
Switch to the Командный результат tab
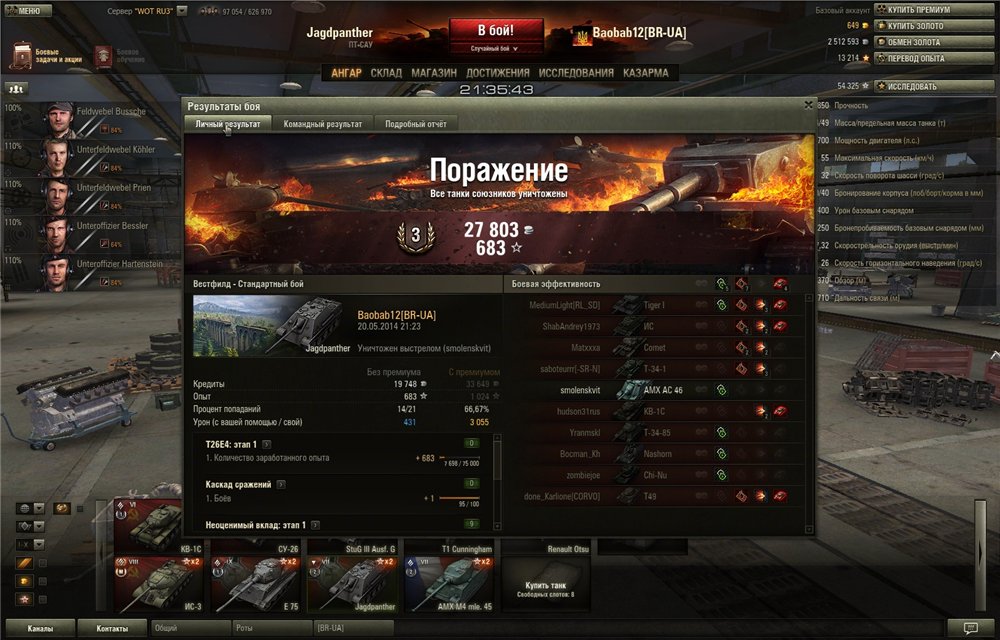coord(322,124)
